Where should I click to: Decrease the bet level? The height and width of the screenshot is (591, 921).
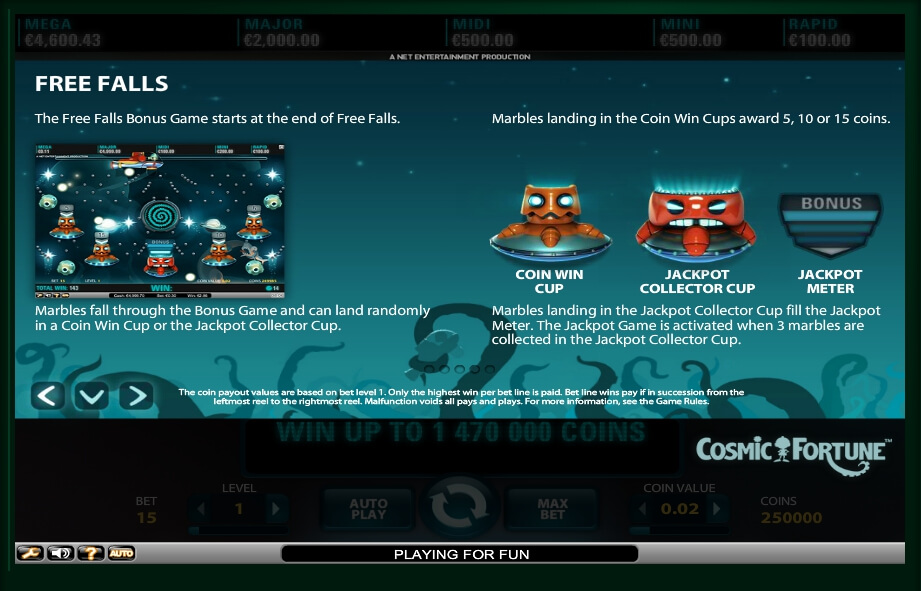pyautogui.click(x=201, y=509)
